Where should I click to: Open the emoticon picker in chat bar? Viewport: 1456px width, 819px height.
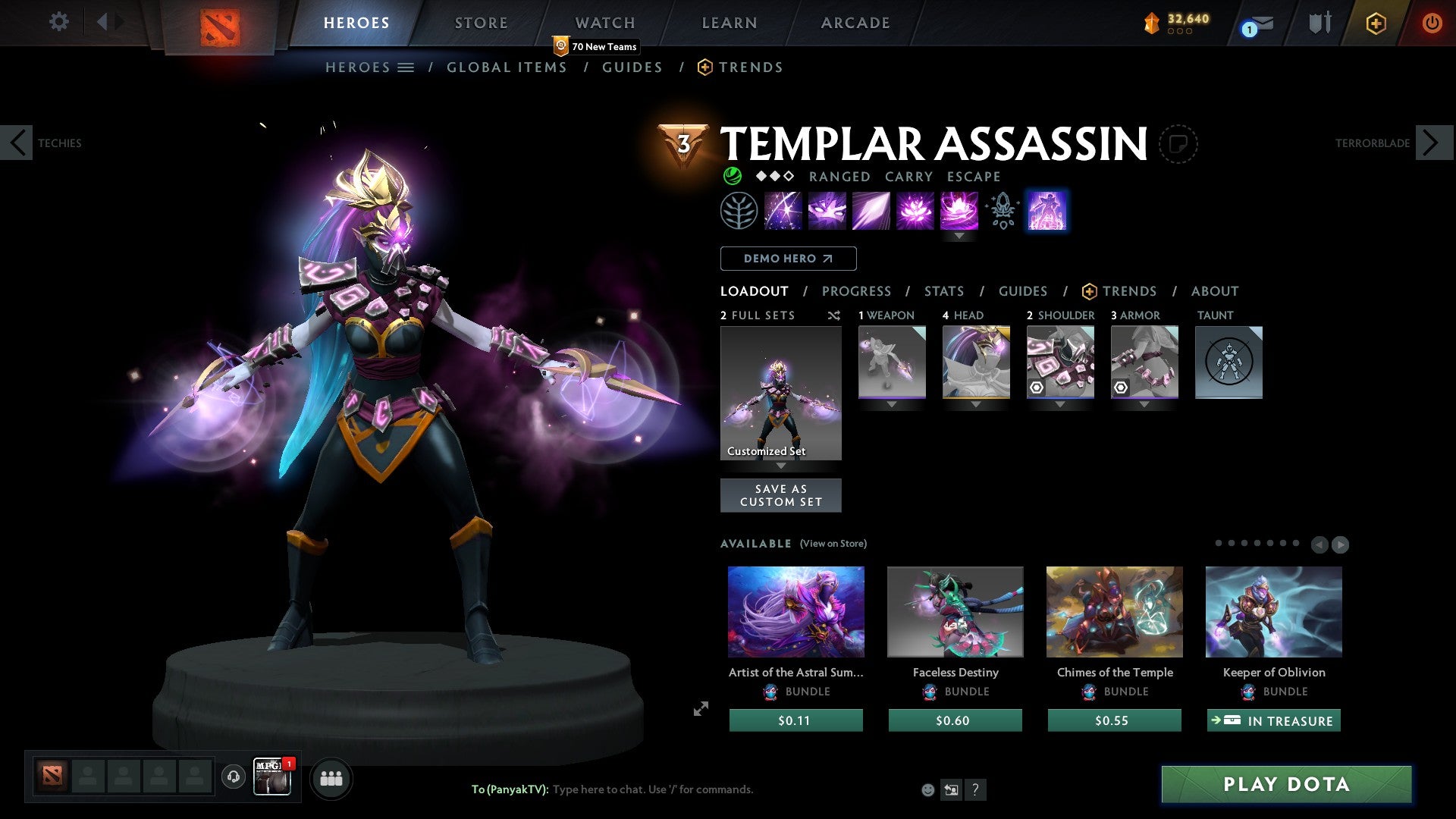point(927,789)
